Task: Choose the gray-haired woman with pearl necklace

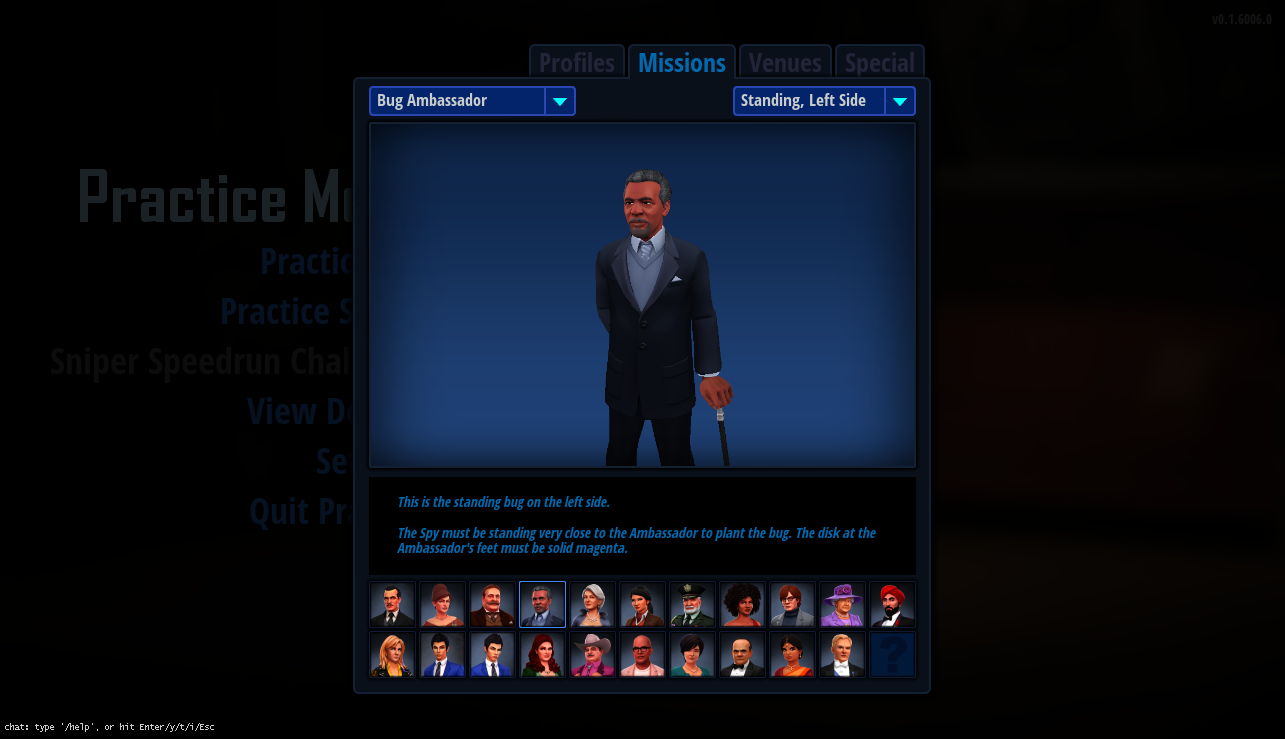Action: (592, 605)
